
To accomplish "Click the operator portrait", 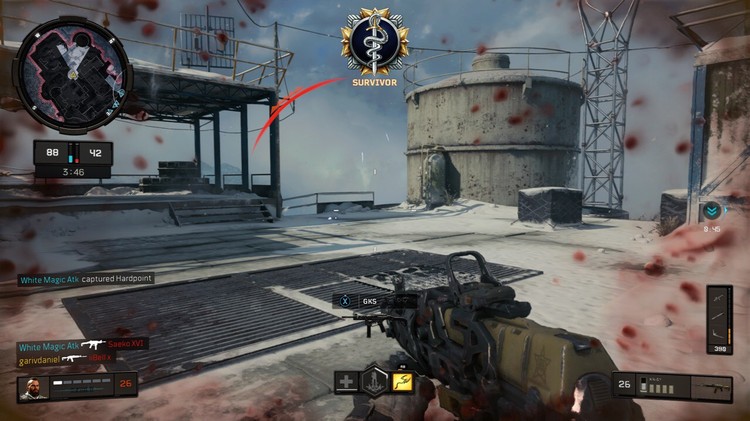I will point(32,388).
